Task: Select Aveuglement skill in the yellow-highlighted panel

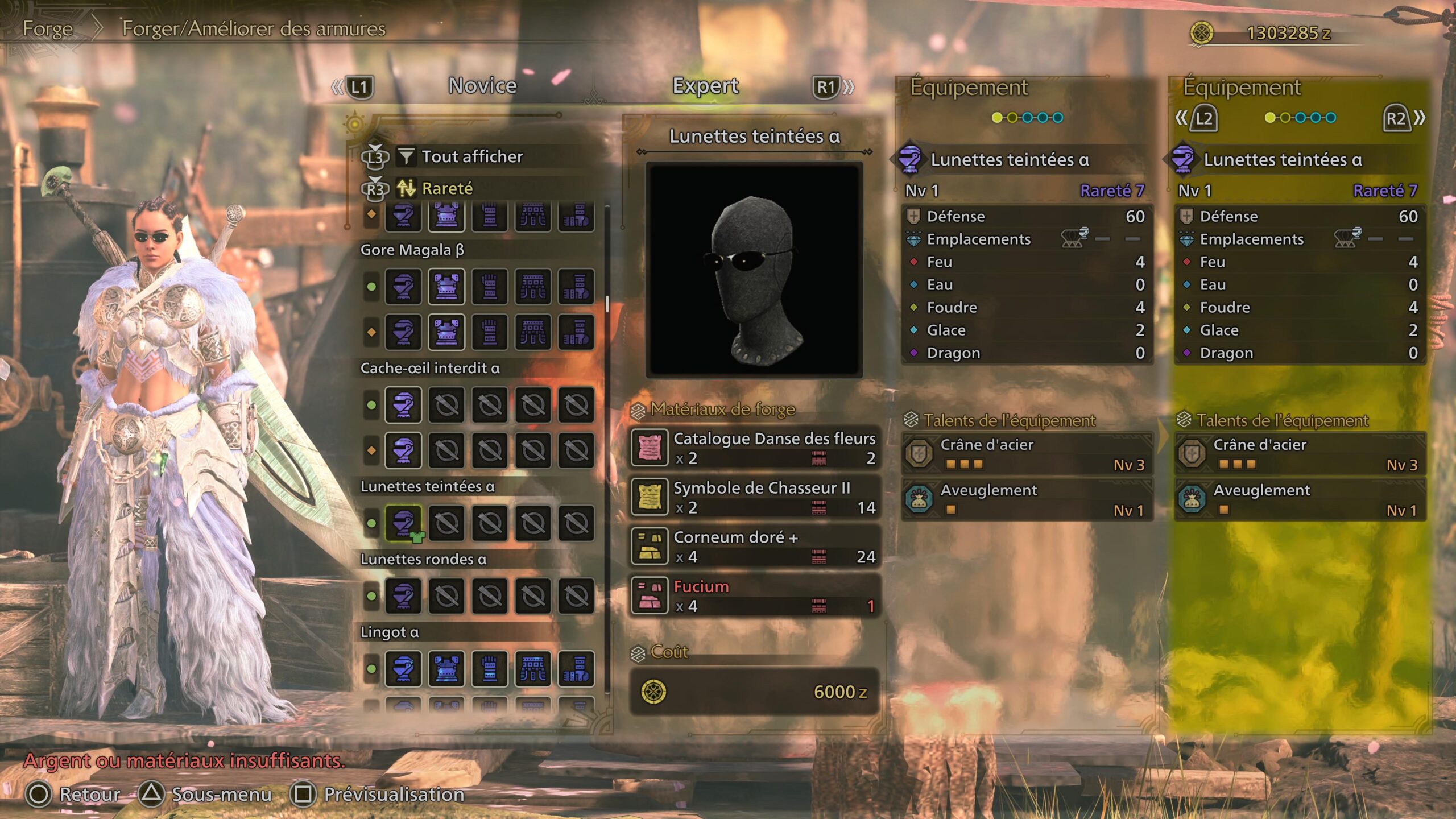Action: click(1300, 499)
